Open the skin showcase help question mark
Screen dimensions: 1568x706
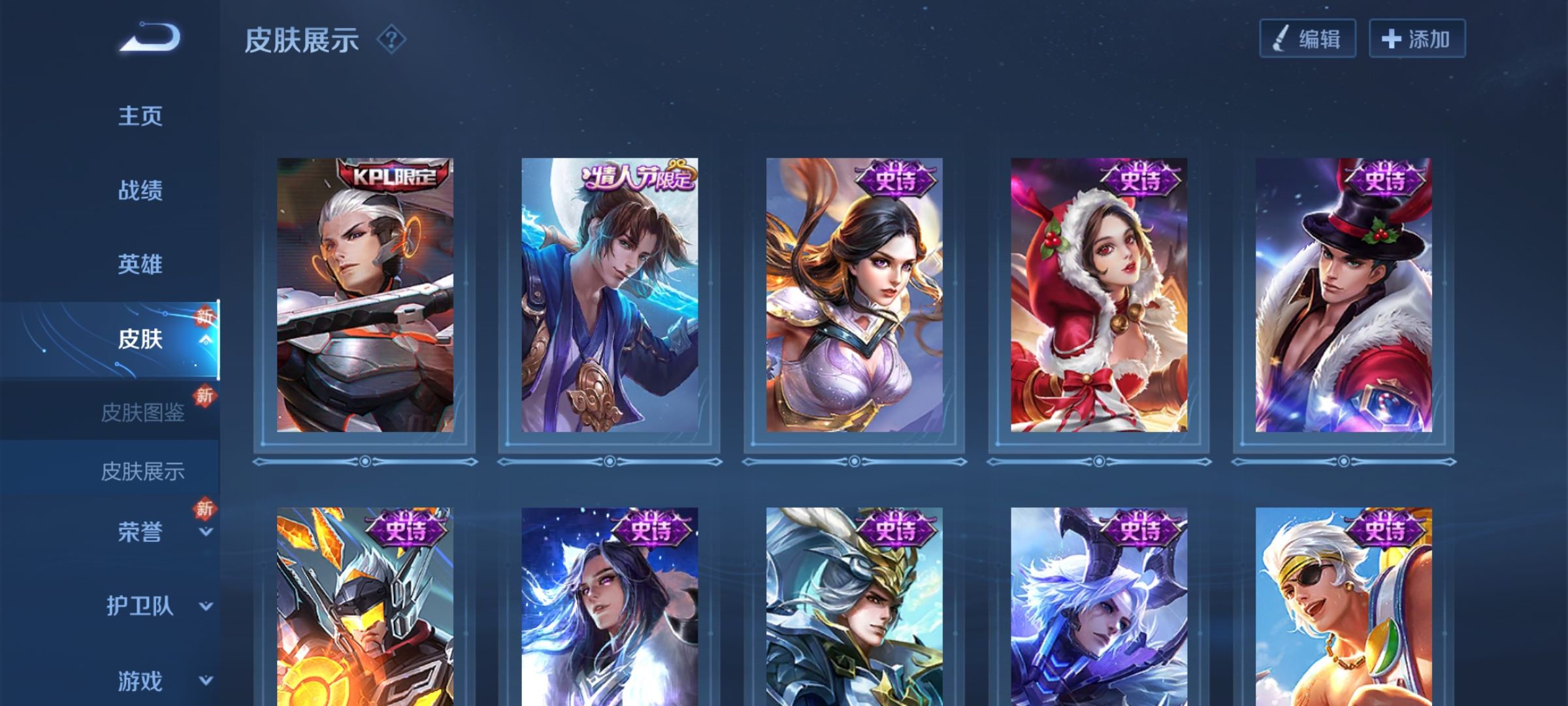coord(391,40)
